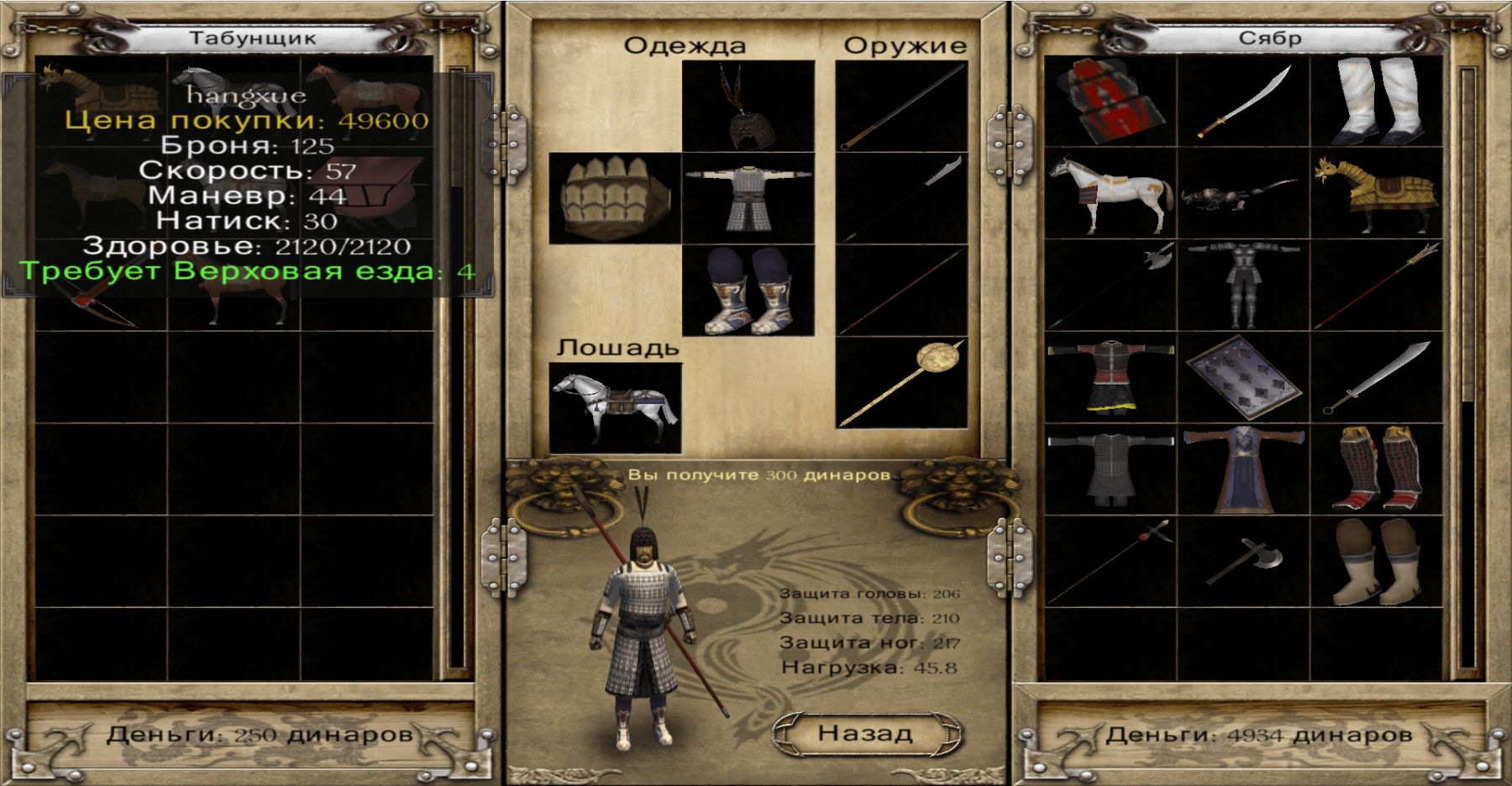
Task: Pick the red rolled armor in inventory
Action: tap(1110, 101)
